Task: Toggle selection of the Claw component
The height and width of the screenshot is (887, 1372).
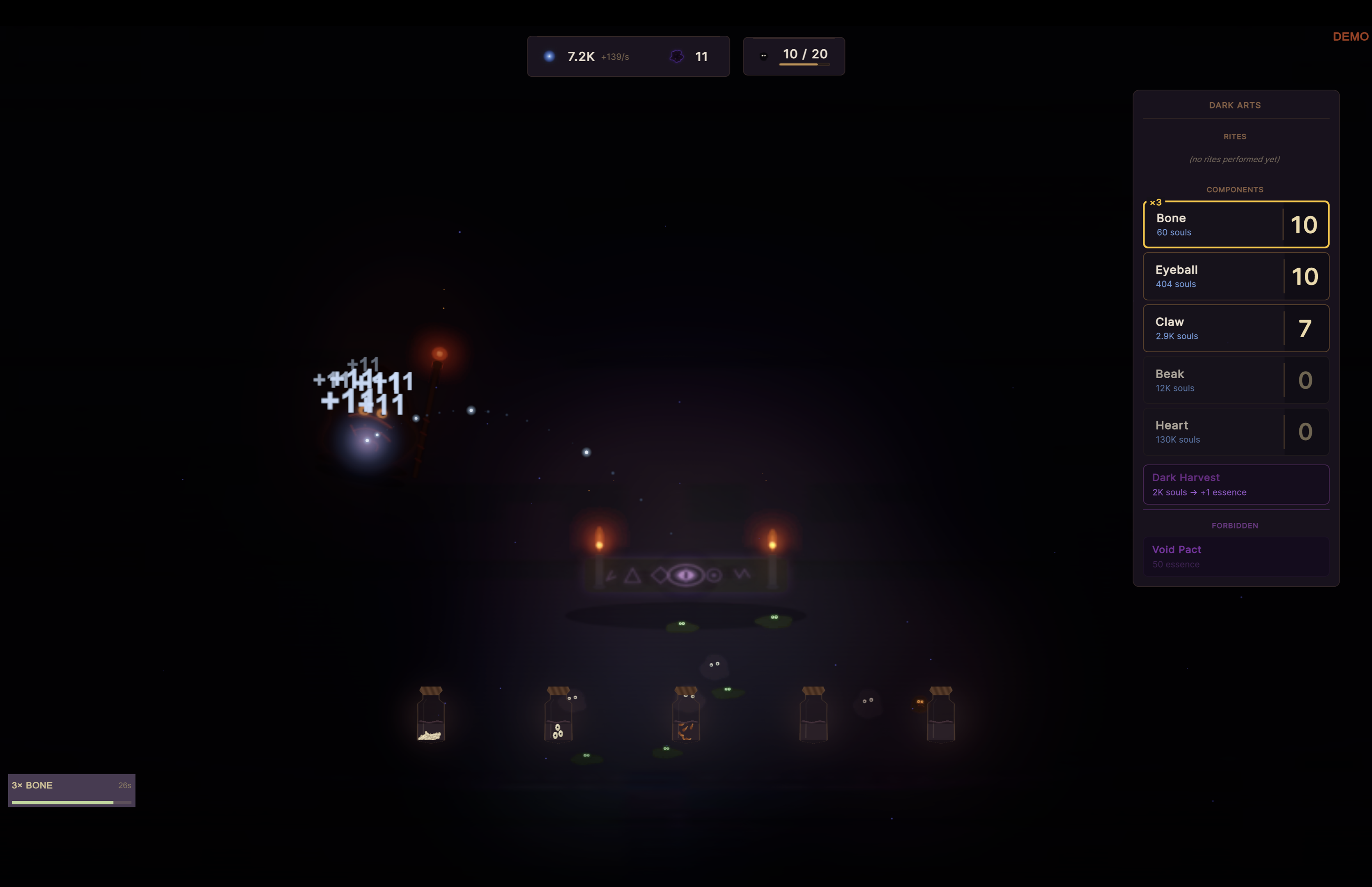Action: point(1236,328)
